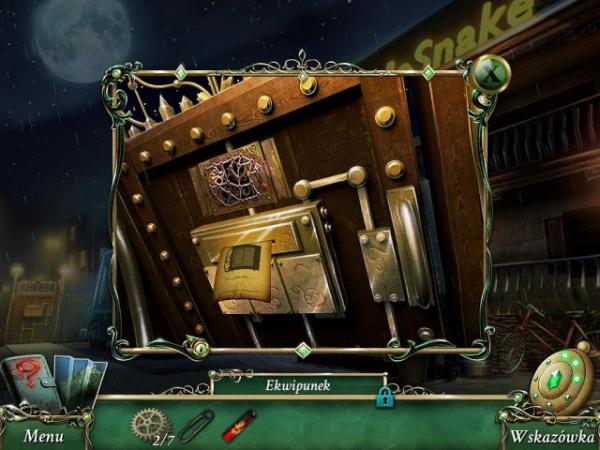Open the Menu
600x450 pixels.
(43, 436)
